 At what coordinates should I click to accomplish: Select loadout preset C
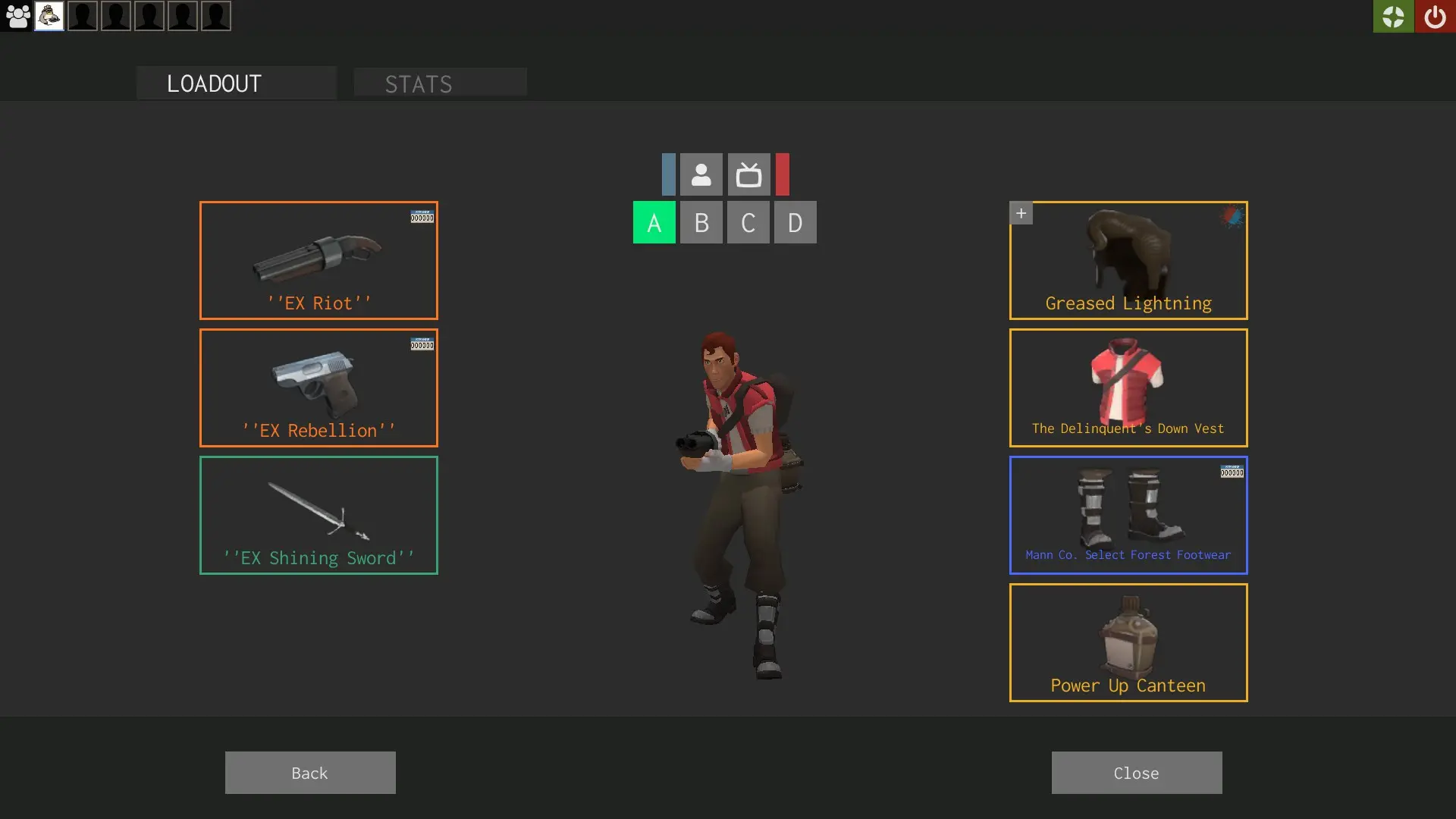(748, 222)
